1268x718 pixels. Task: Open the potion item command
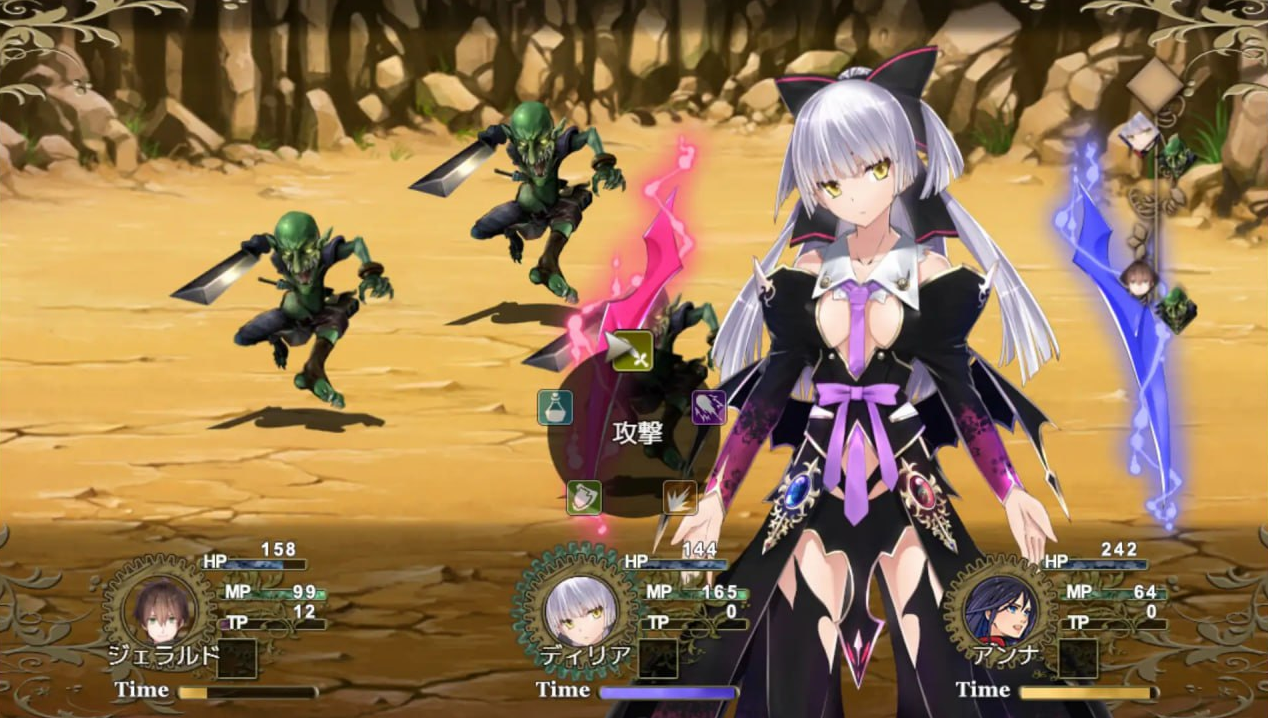[x=555, y=407]
